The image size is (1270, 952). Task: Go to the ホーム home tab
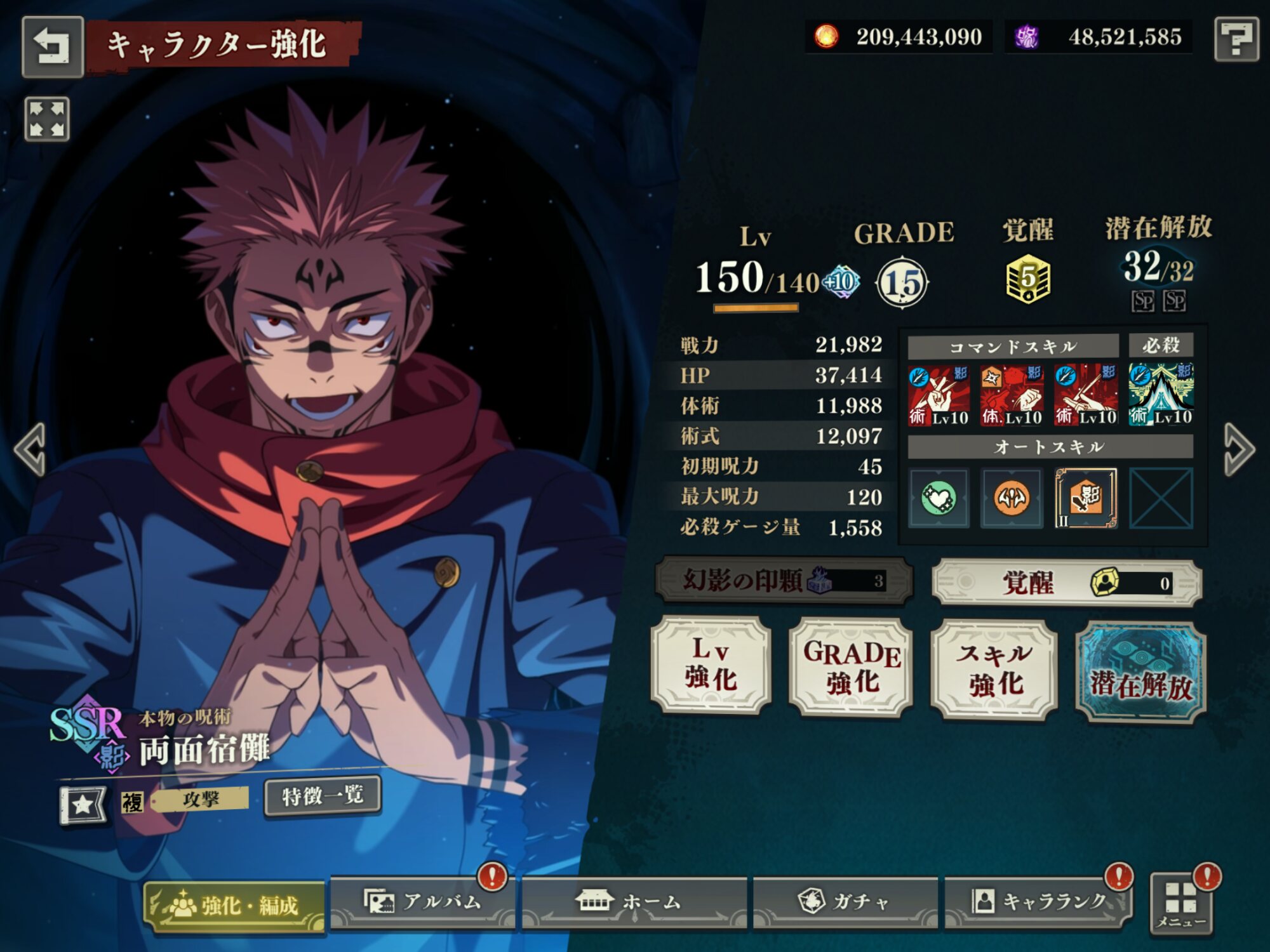click(x=634, y=902)
